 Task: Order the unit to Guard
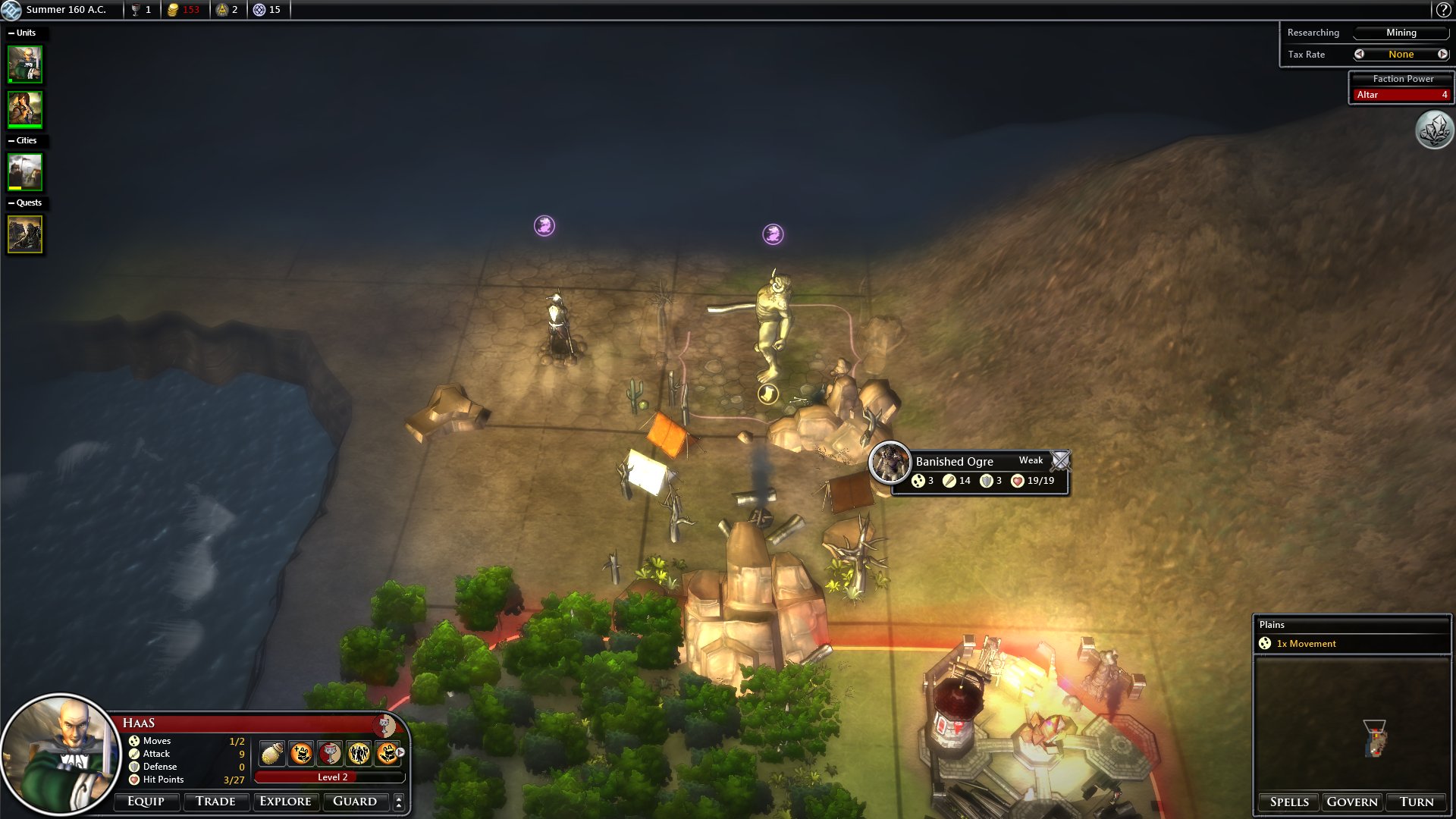[355, 802]
